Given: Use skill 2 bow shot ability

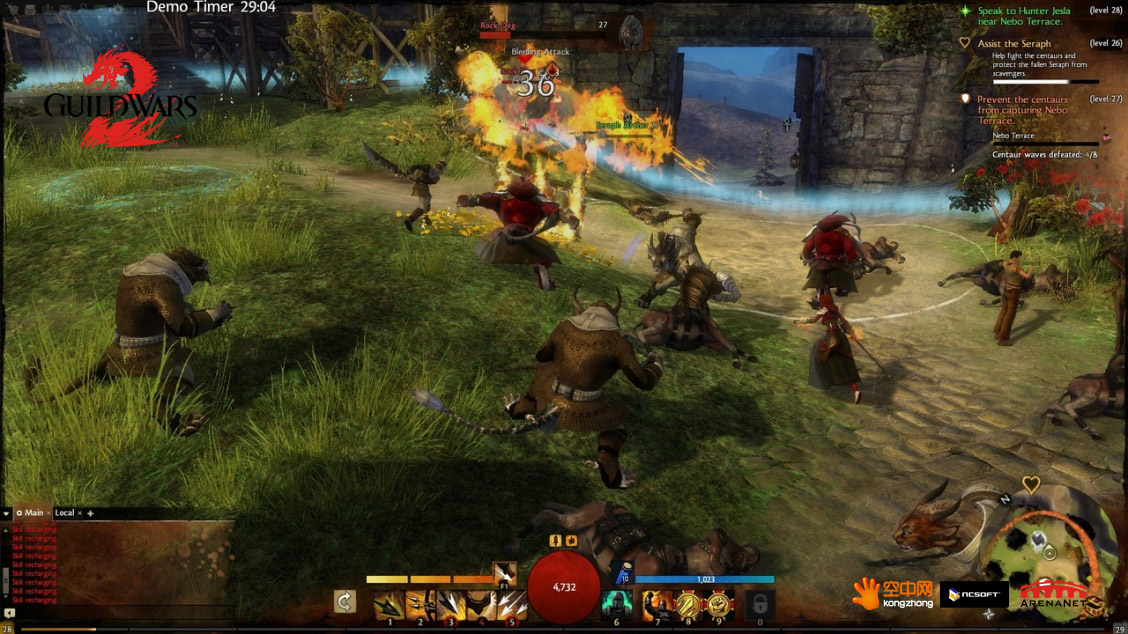Looking at the screenshot, I should click(420, 604).
